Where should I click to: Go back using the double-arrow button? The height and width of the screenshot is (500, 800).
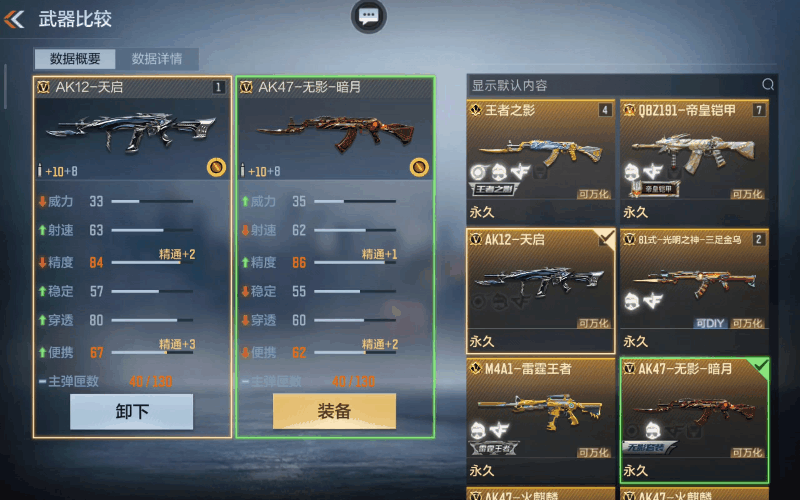click(15, 18)
